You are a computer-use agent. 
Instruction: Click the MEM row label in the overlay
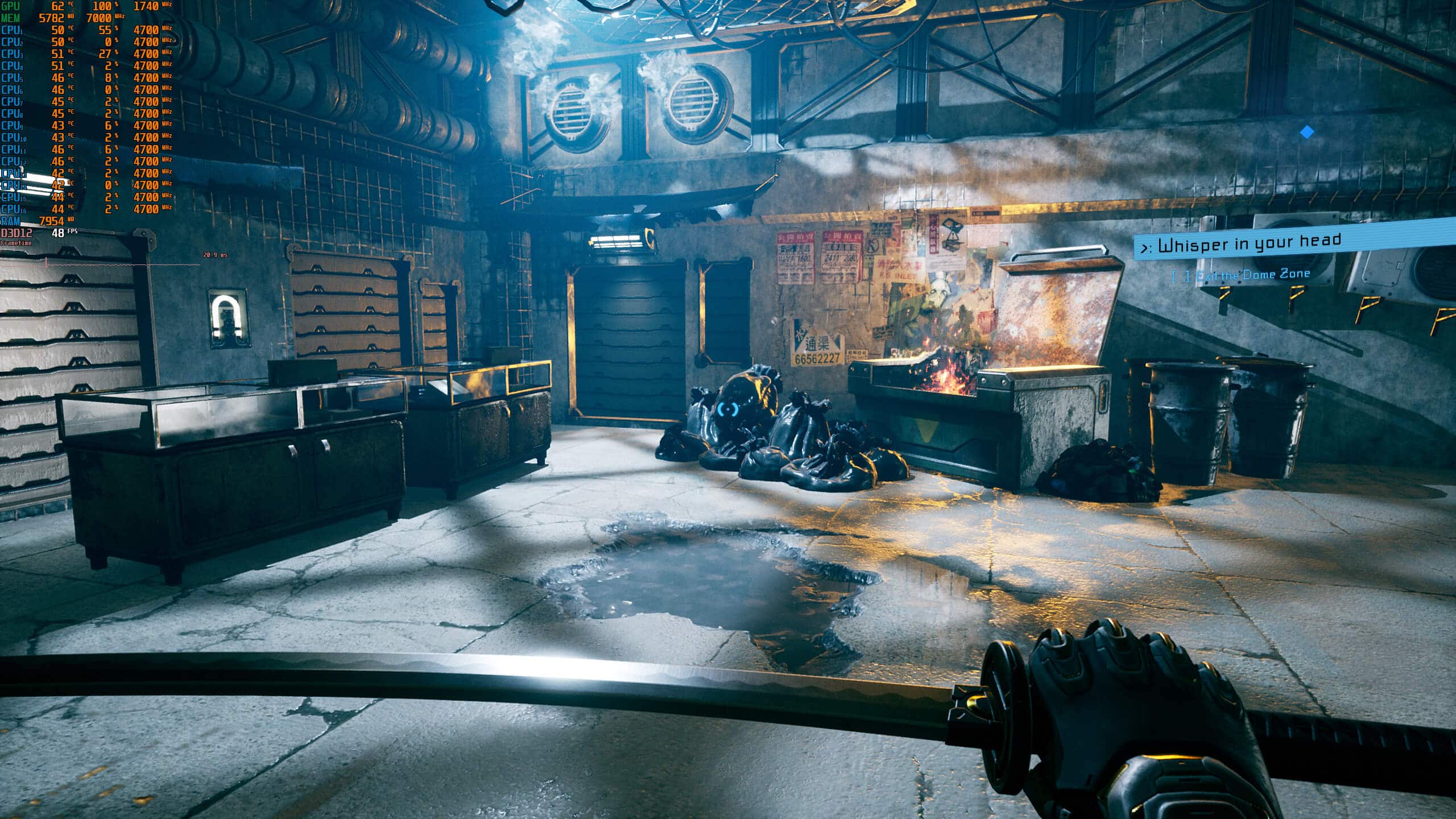(x=11, y=18)
